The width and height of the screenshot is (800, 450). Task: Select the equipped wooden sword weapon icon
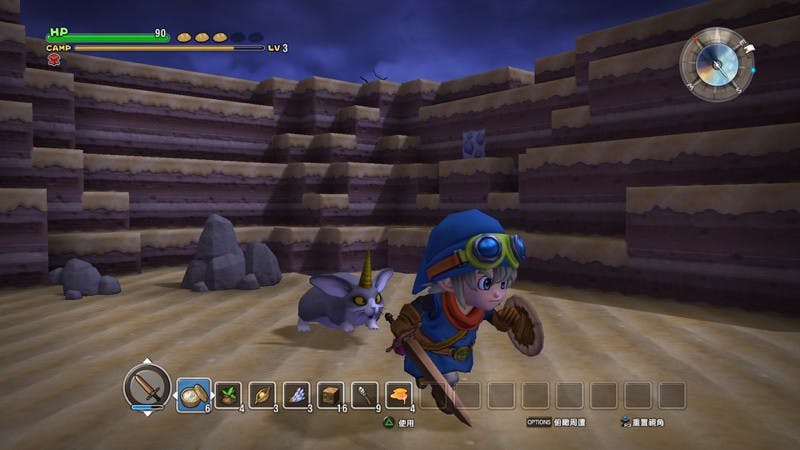(x=147, y=385)
